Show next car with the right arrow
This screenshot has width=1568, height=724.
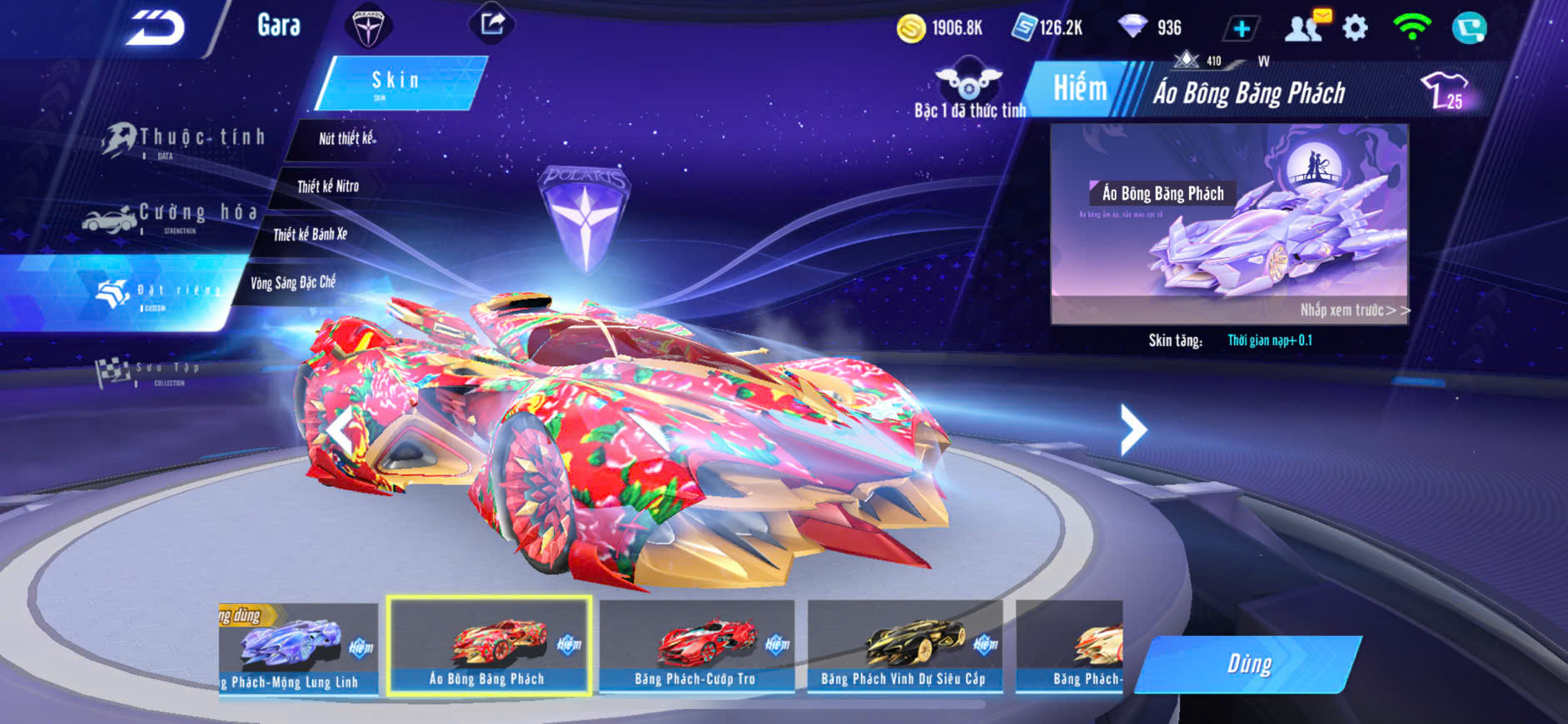[x=1132, y=429]
